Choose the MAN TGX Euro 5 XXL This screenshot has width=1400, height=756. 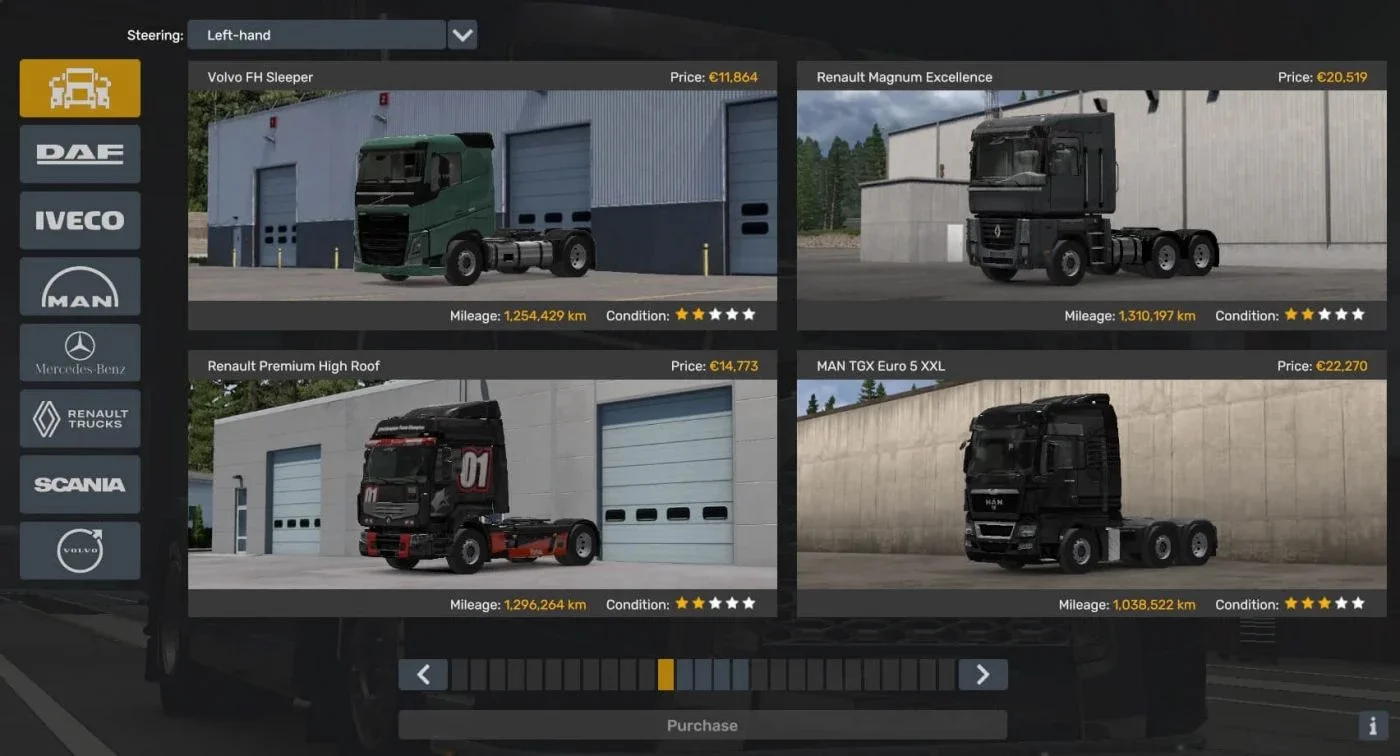tap(1094, 484)
